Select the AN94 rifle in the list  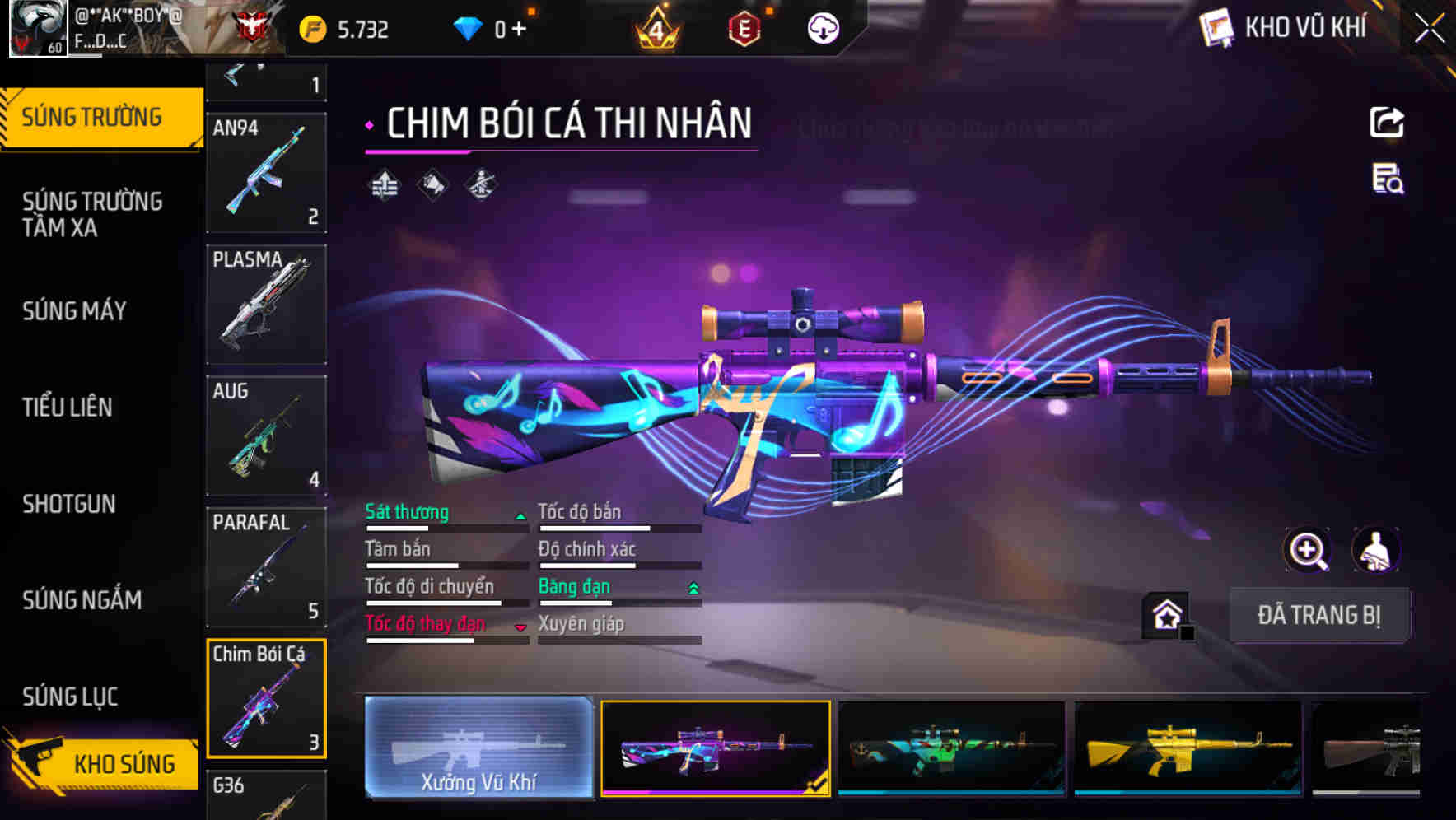coord(266,173)
